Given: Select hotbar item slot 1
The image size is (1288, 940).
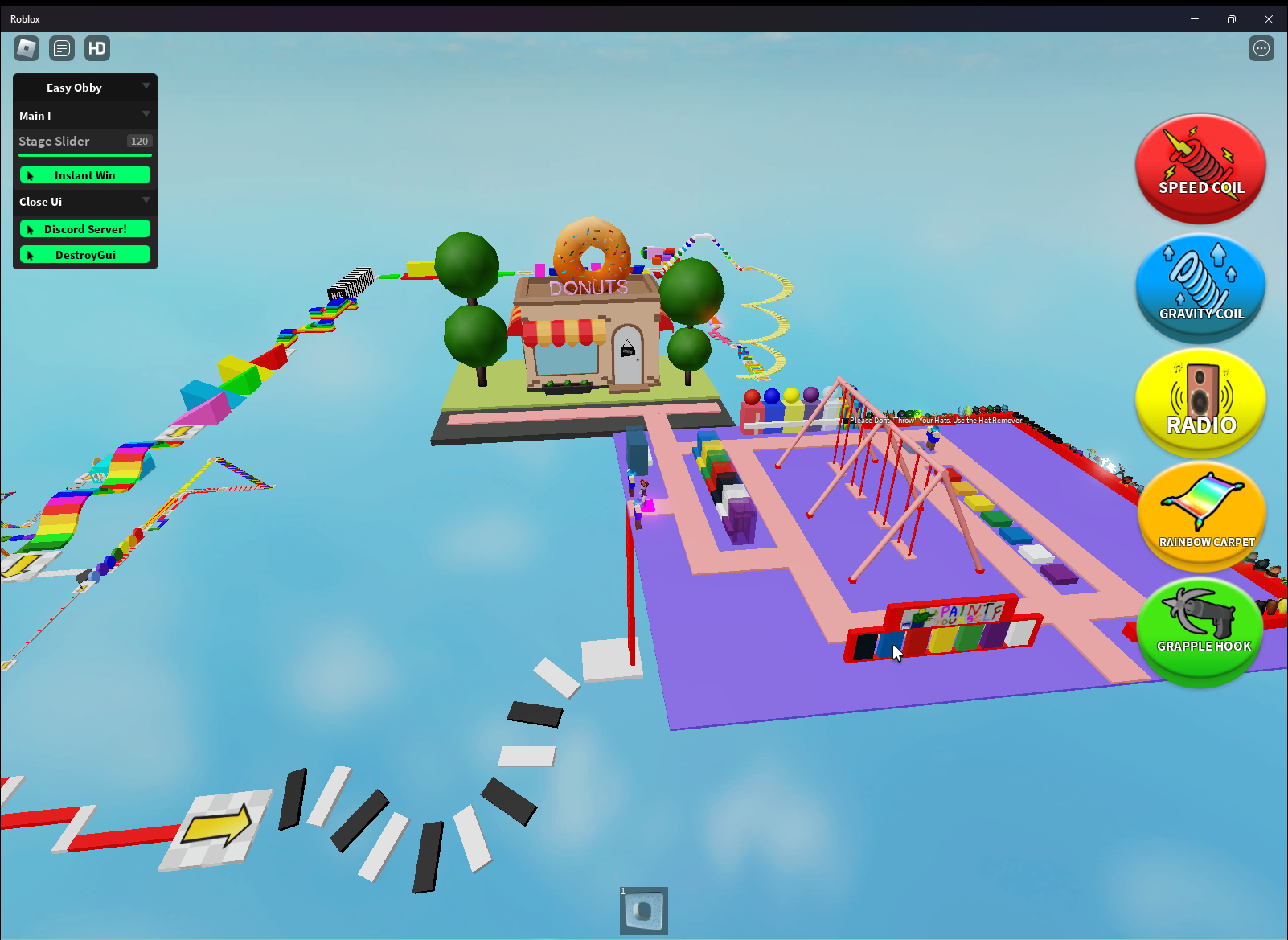Looking at the screenshot, I should click(643, 910).
